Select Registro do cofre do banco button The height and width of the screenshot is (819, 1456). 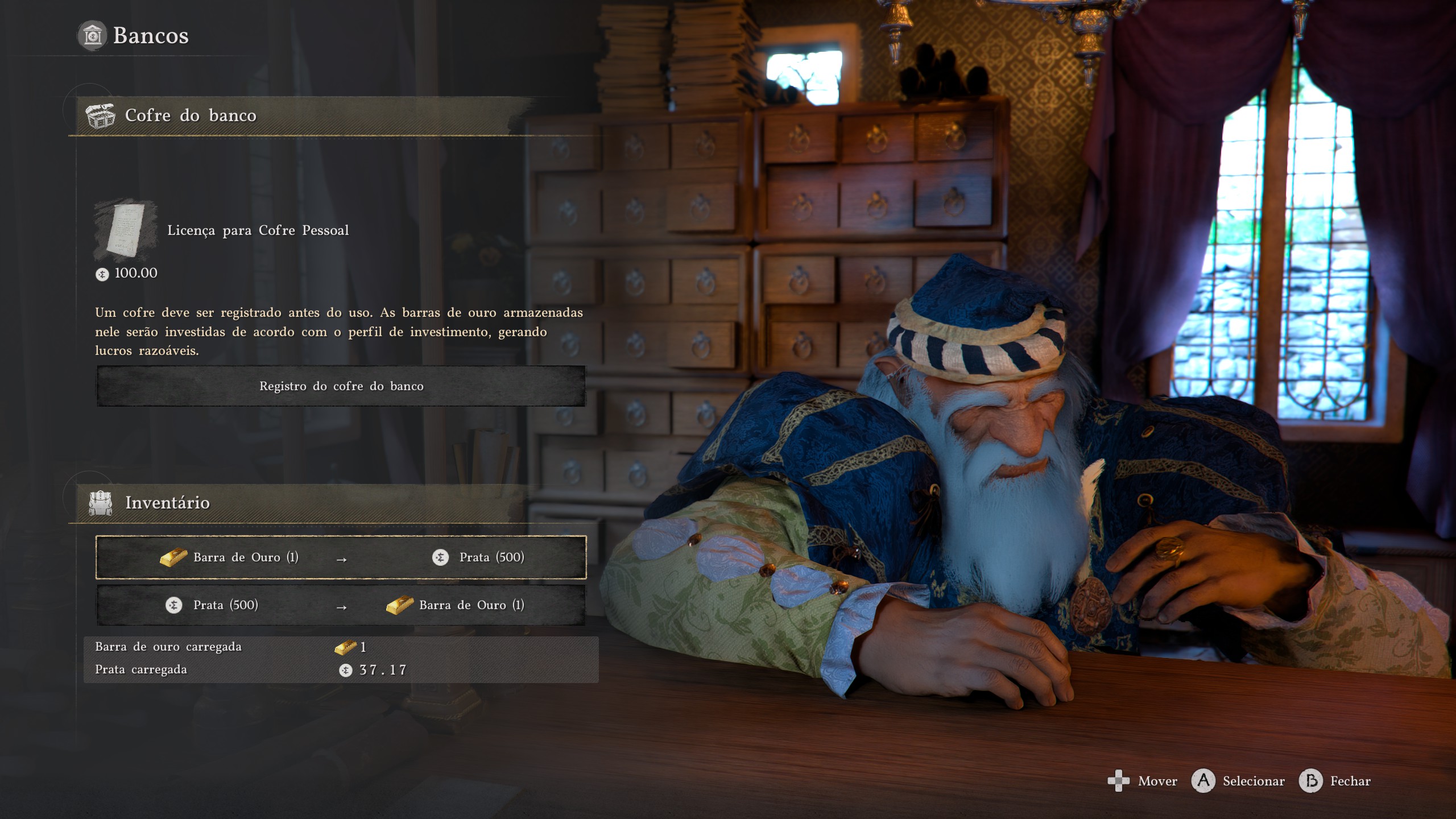[x=341, y=386]
